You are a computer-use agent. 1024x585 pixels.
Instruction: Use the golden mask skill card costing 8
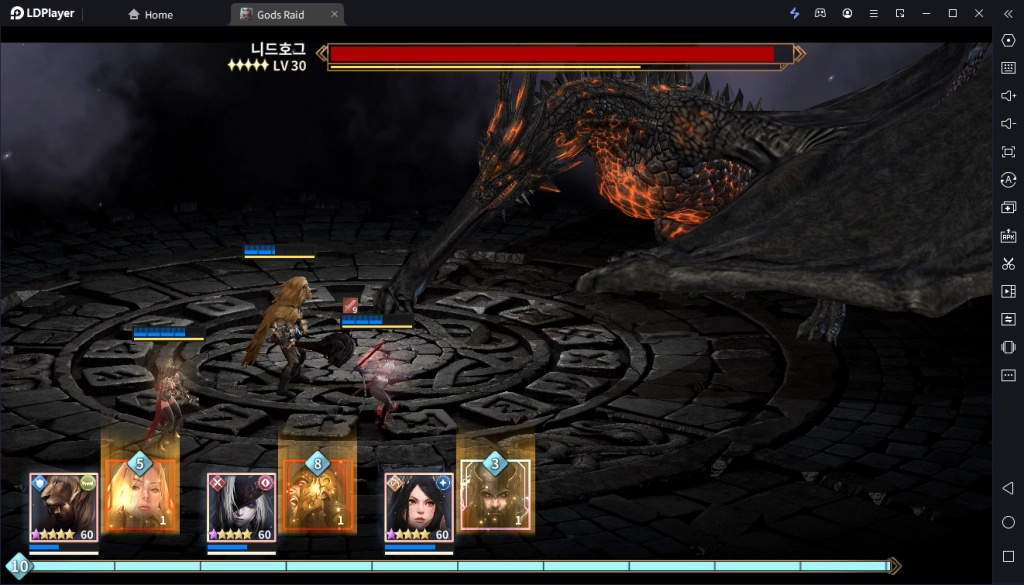(x=318, y=495)
